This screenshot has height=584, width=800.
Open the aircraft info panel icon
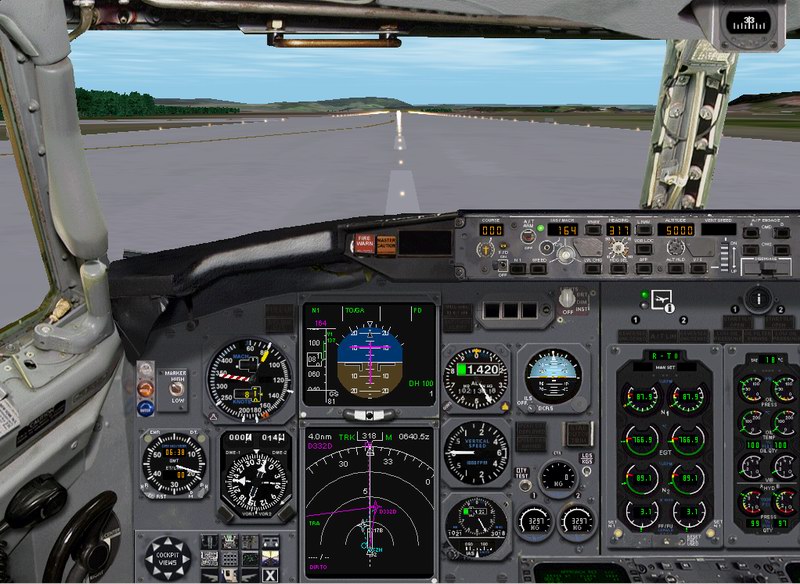tap(660, 298)
